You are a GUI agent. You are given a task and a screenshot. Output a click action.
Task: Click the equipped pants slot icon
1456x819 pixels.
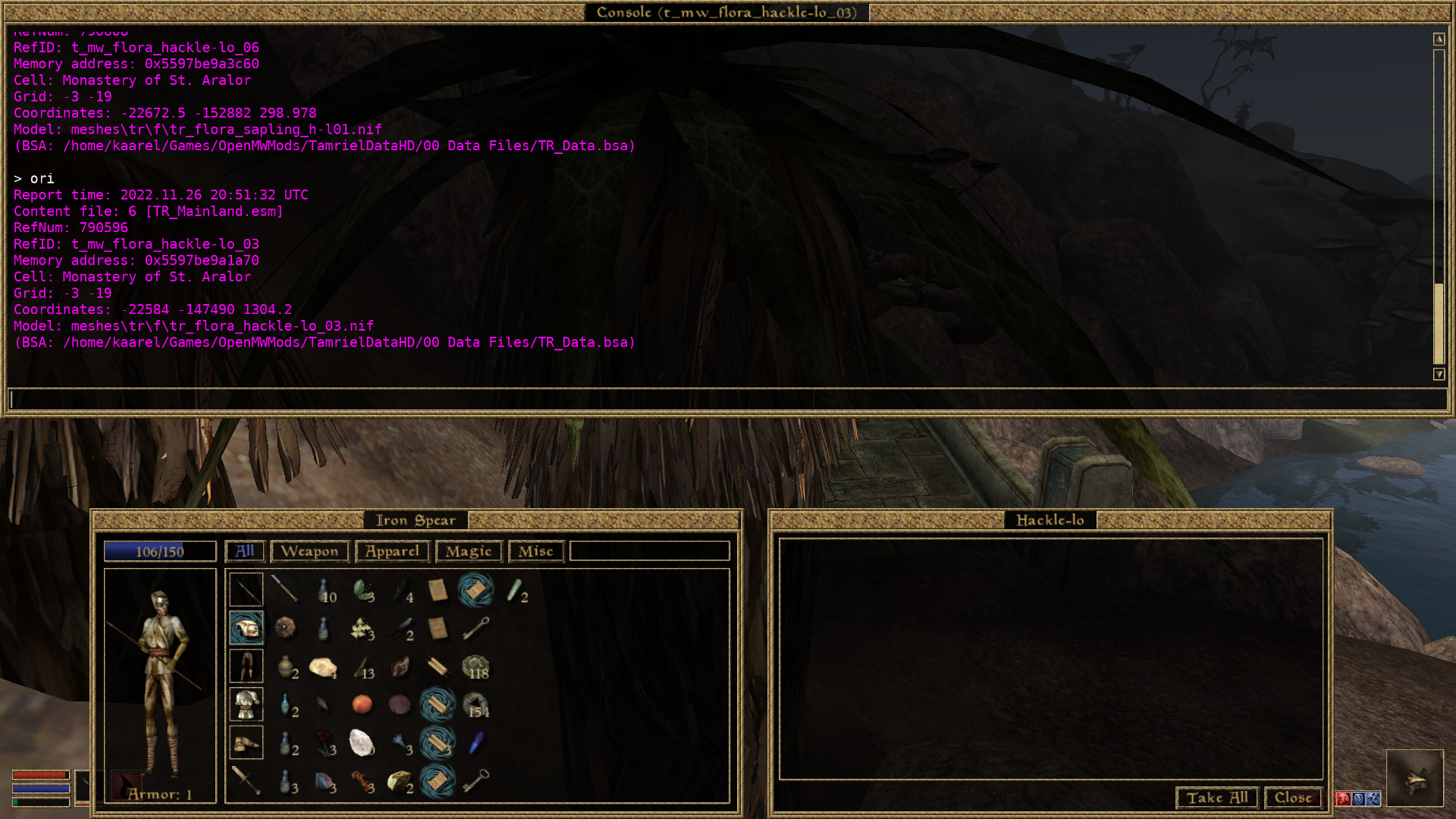pyautogui.click(x=245, y=666)
